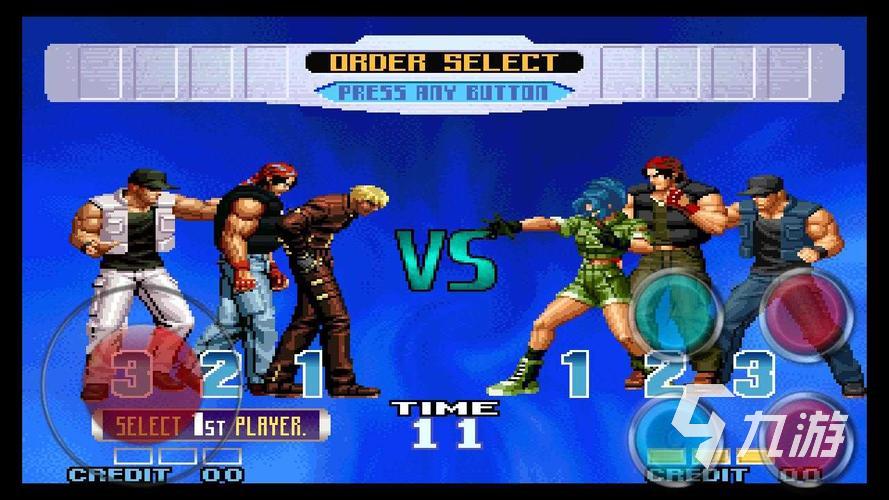Tap the red virtual attack button
Image resolution: width=889 pixels, height=500 pixels.
(806, 311)
